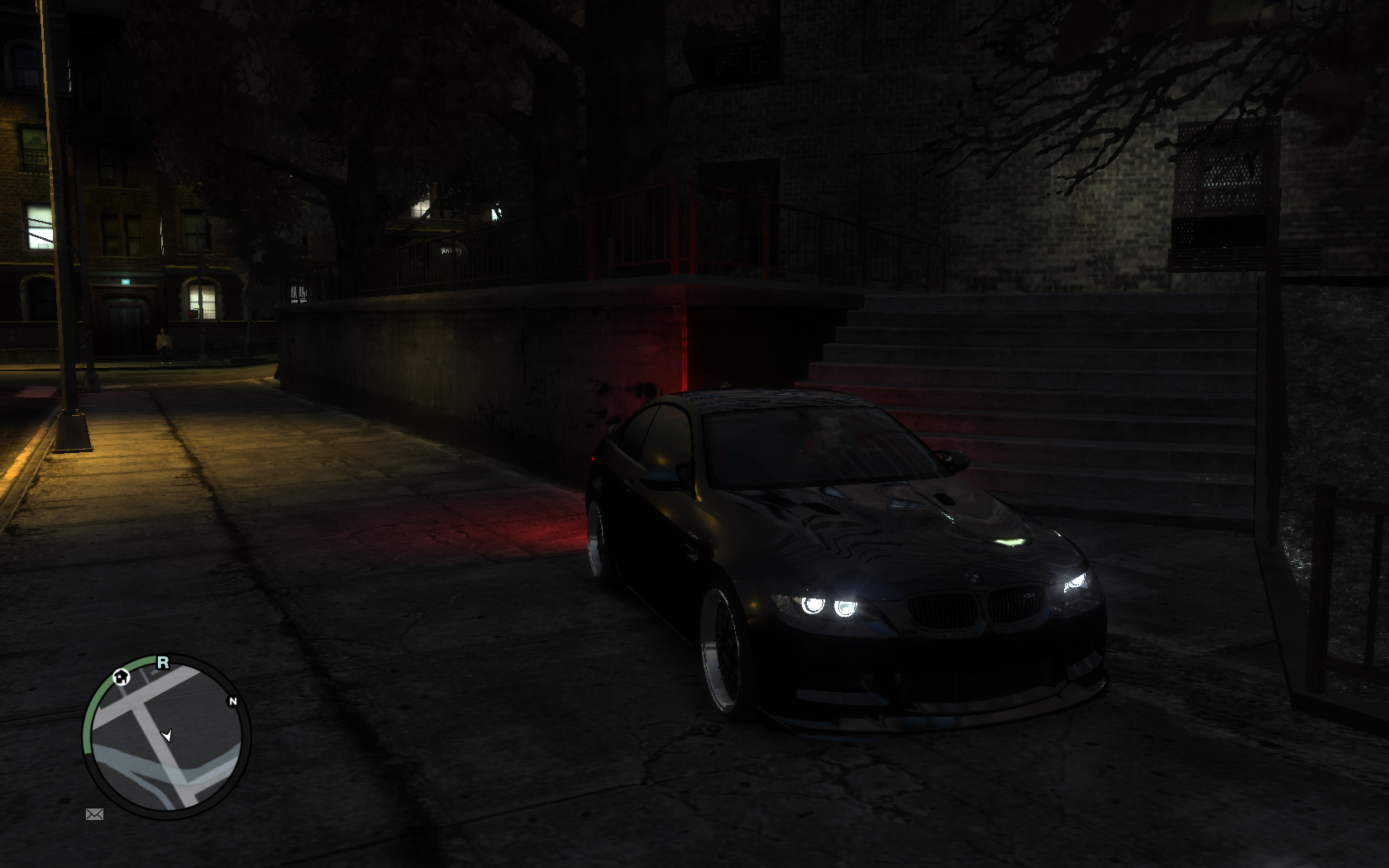Screen dimensions: 1389x868
Task: Click the N north indicator on the radar
Action: 234,699
